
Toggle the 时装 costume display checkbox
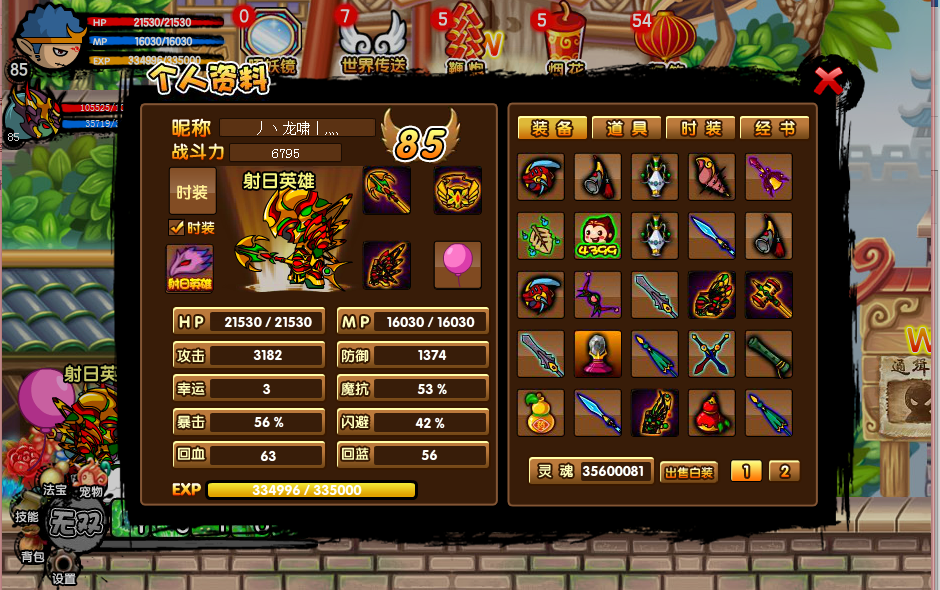pos(177,228)
